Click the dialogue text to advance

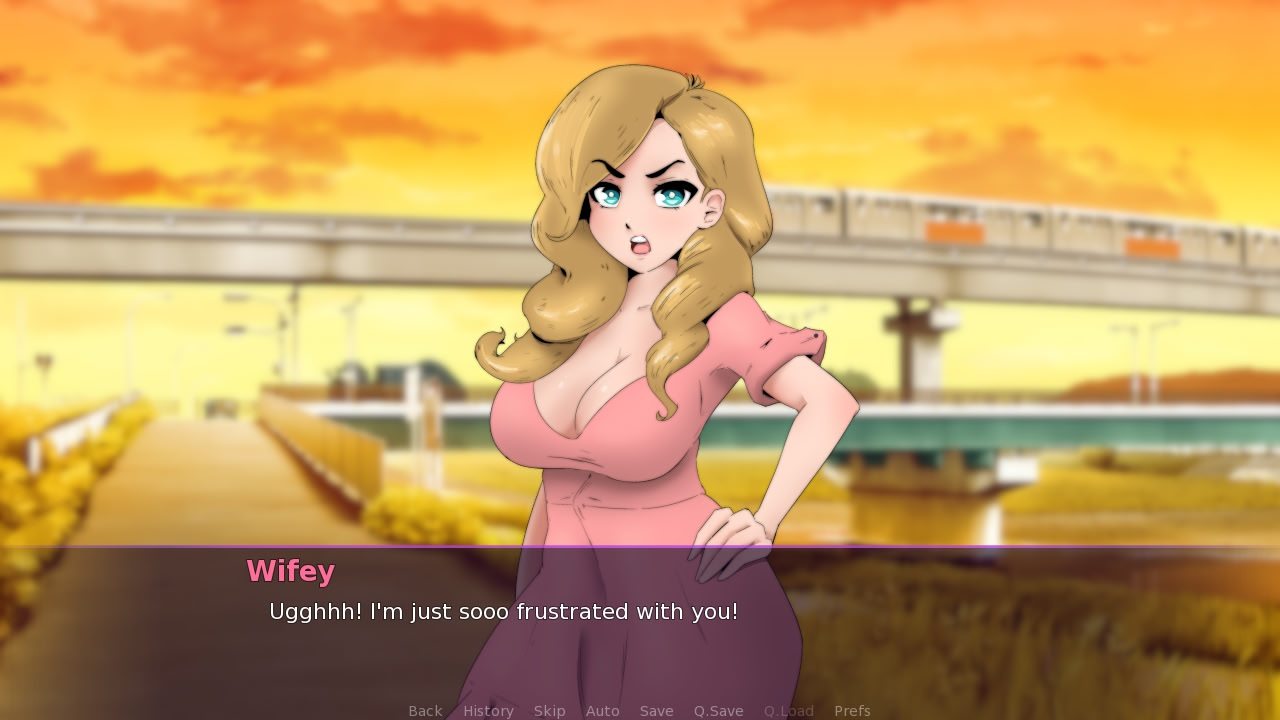point(503,612)
